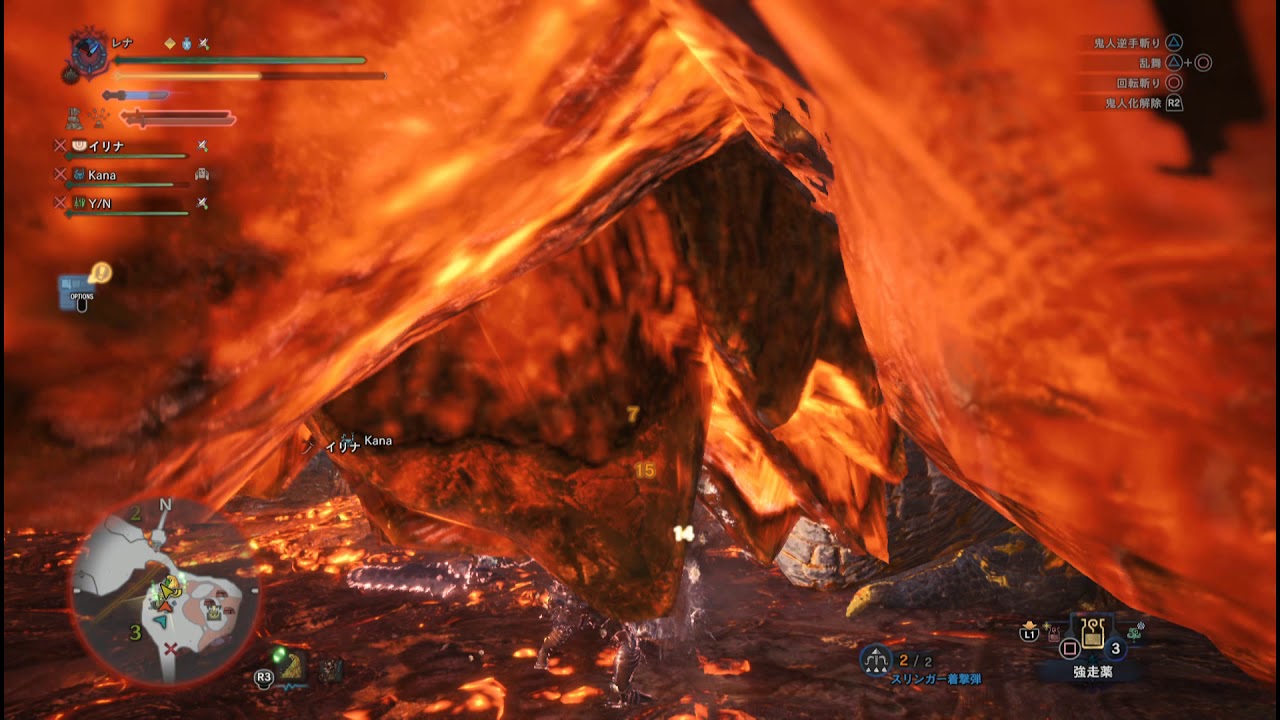Viewport: 1280px width, 720px height.
Task: Click the dark second monster icon
Action: [x=330, y=670]
